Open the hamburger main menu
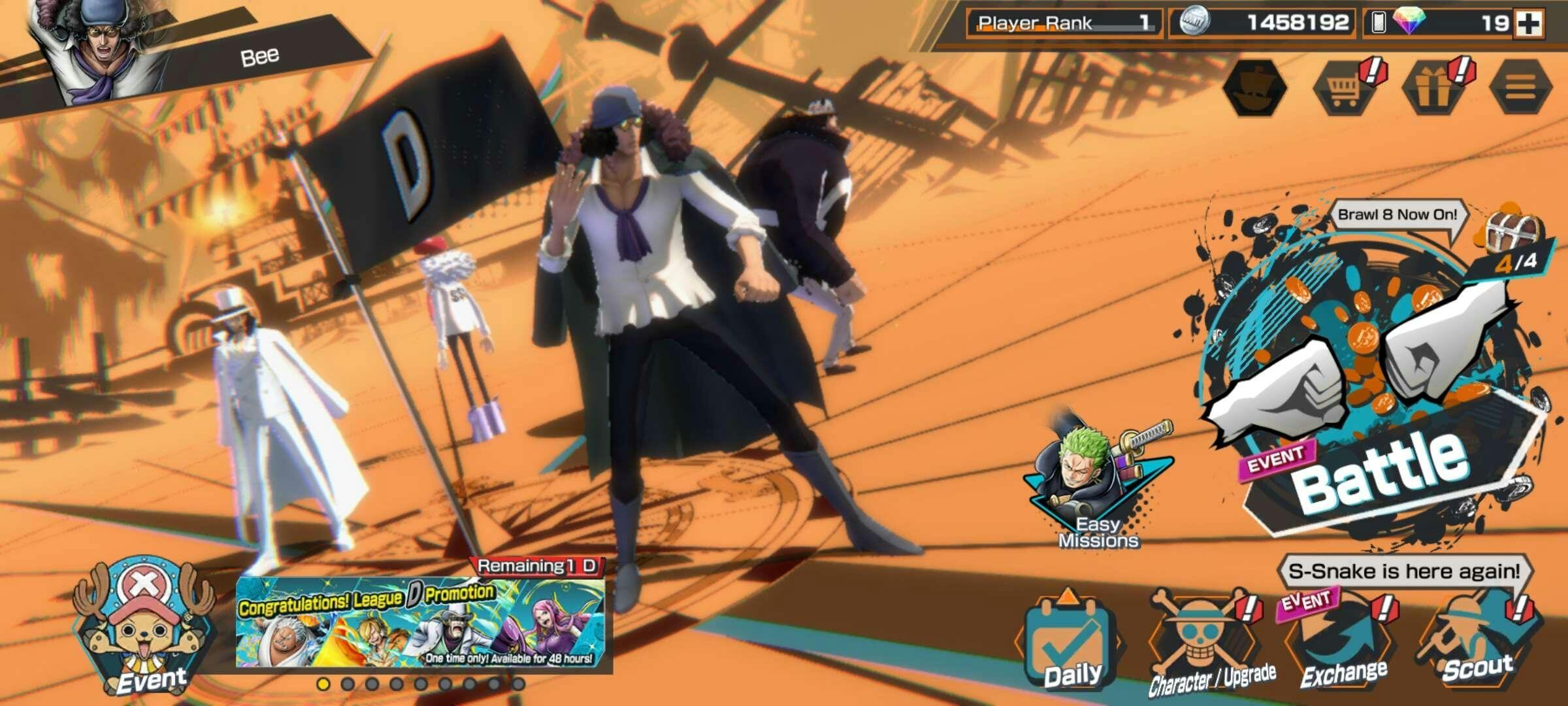 pyautogui.click(x=1521, y=88)
